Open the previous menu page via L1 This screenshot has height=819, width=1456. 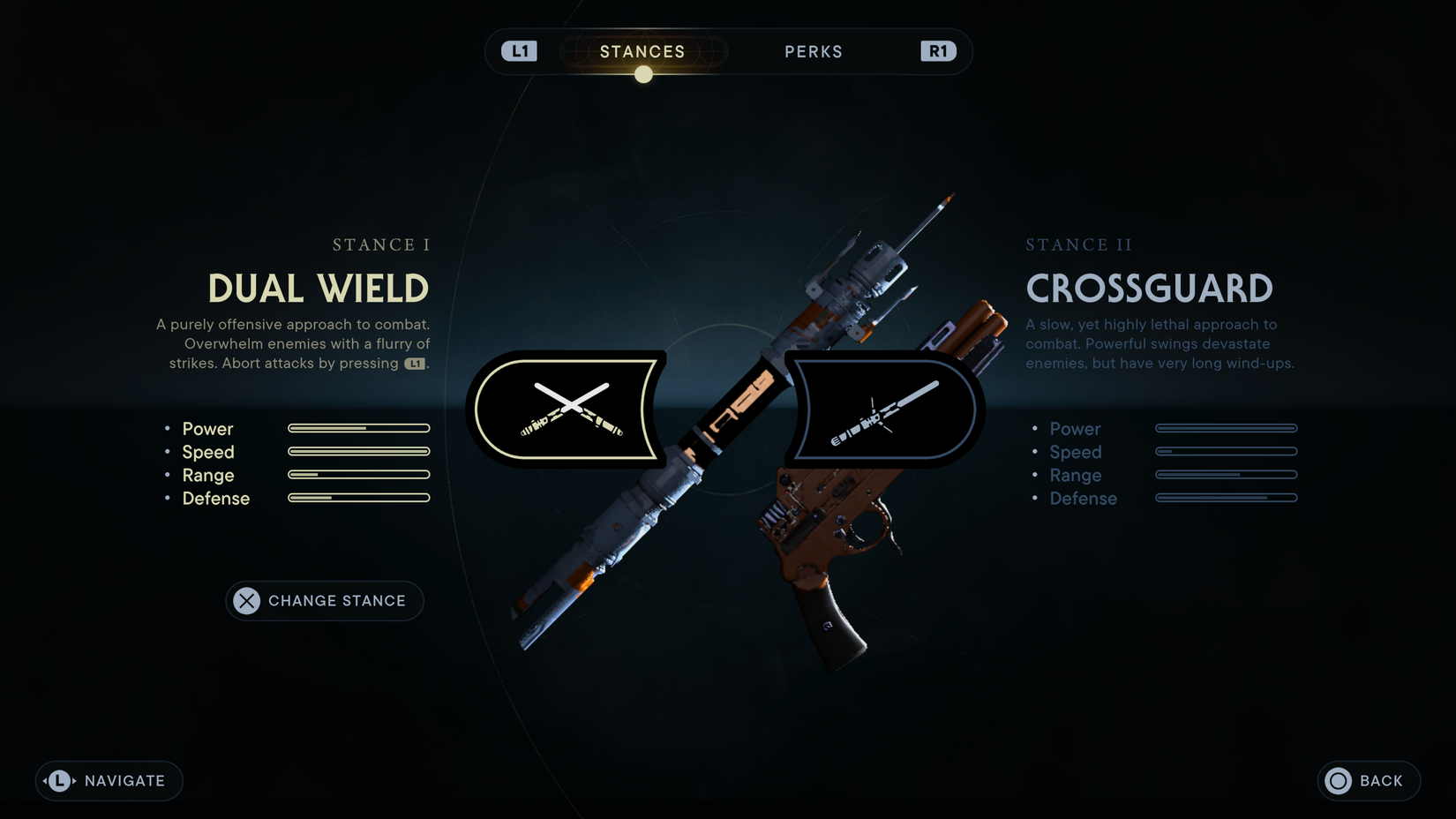519,50
